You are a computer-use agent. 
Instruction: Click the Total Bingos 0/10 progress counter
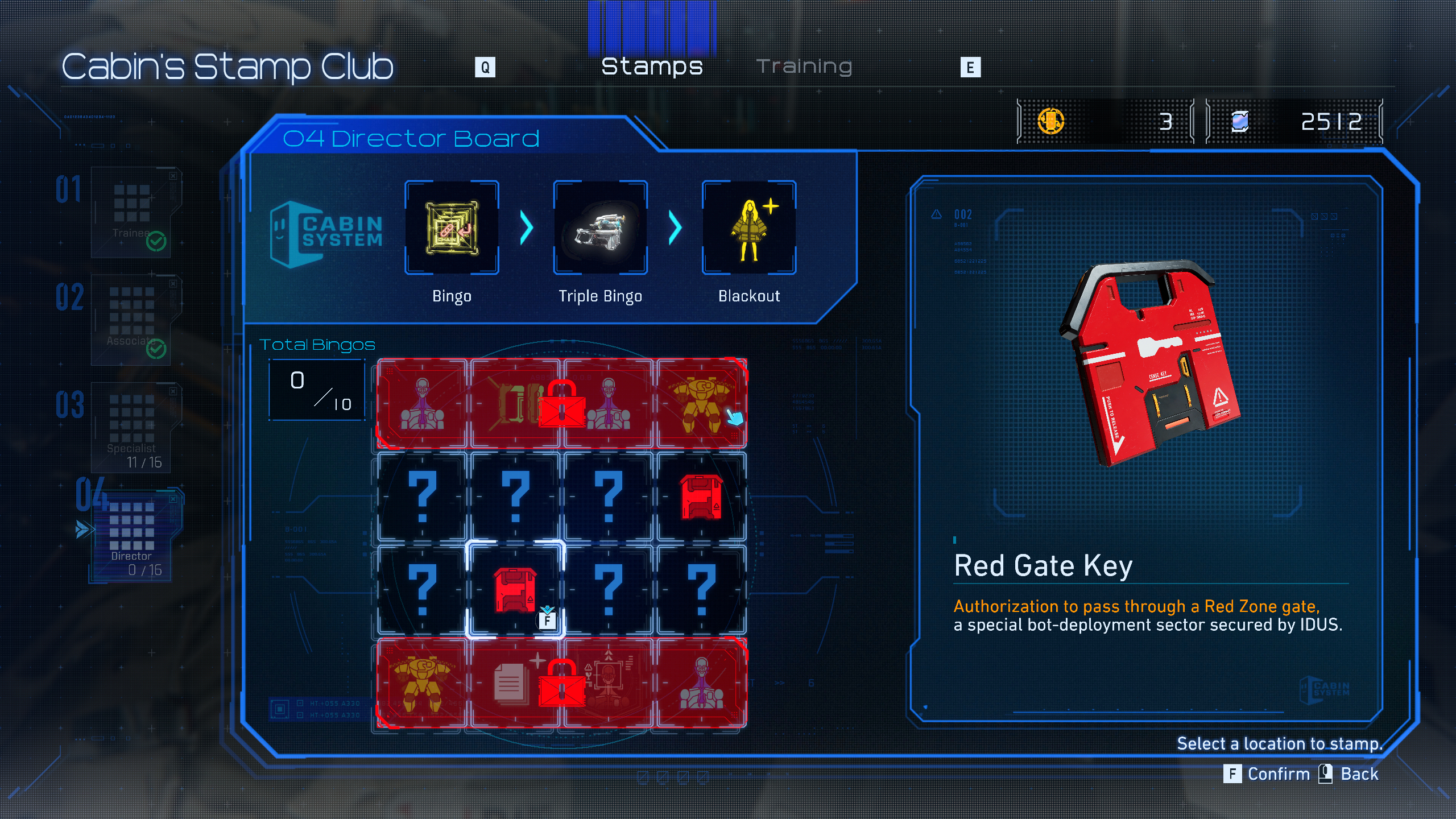(x=317, y=390)
